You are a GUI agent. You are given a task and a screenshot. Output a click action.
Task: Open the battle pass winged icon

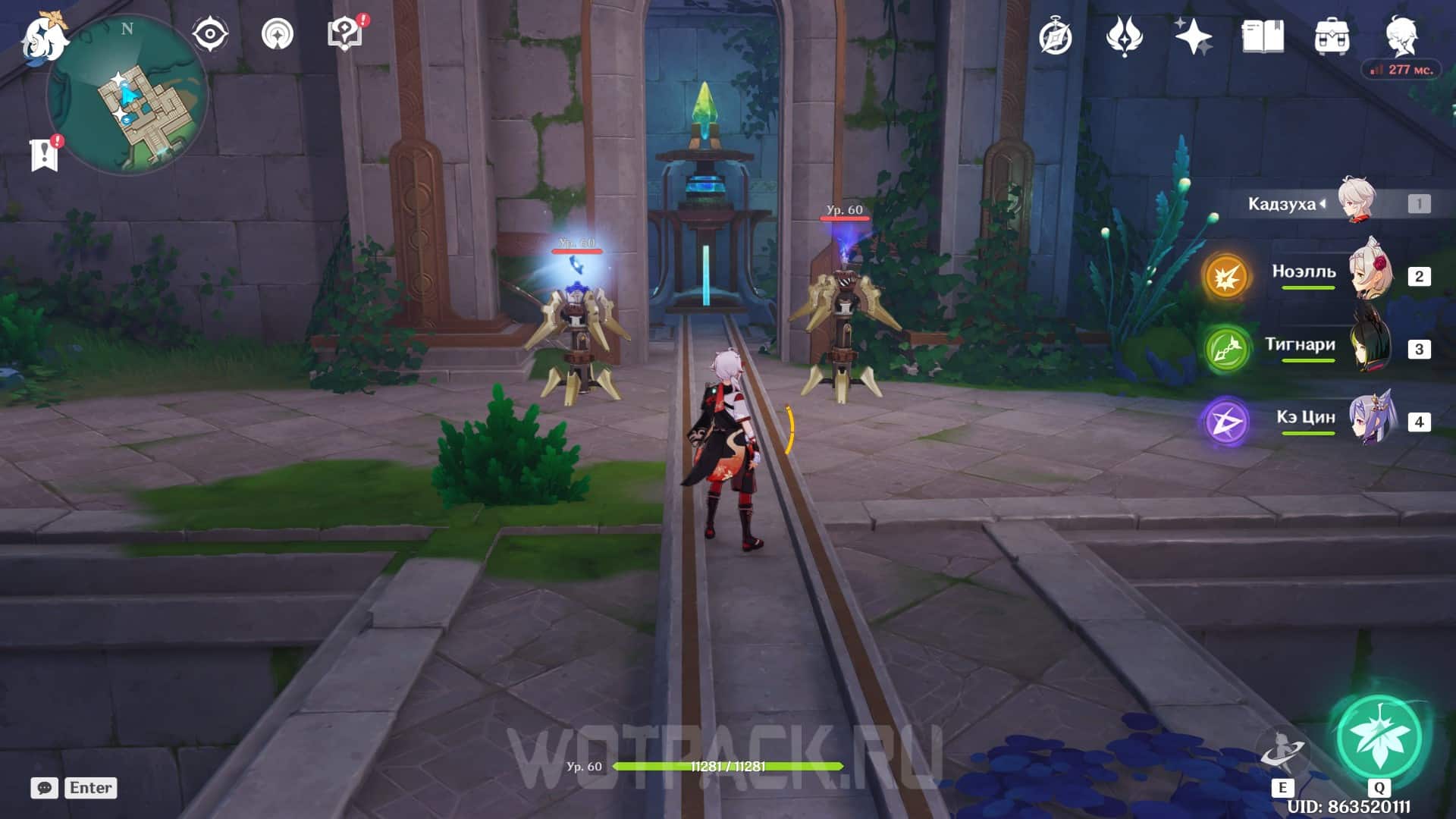pos(1124,36)
